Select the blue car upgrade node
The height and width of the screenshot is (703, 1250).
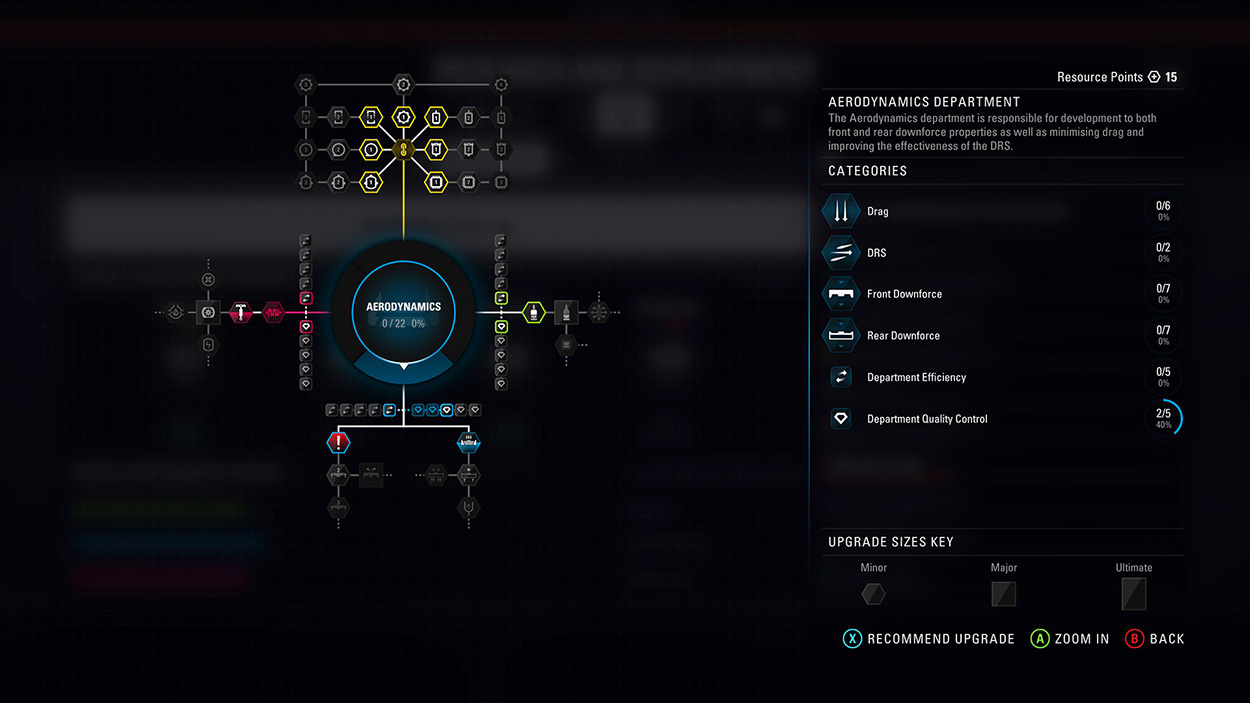coord(468,441)
